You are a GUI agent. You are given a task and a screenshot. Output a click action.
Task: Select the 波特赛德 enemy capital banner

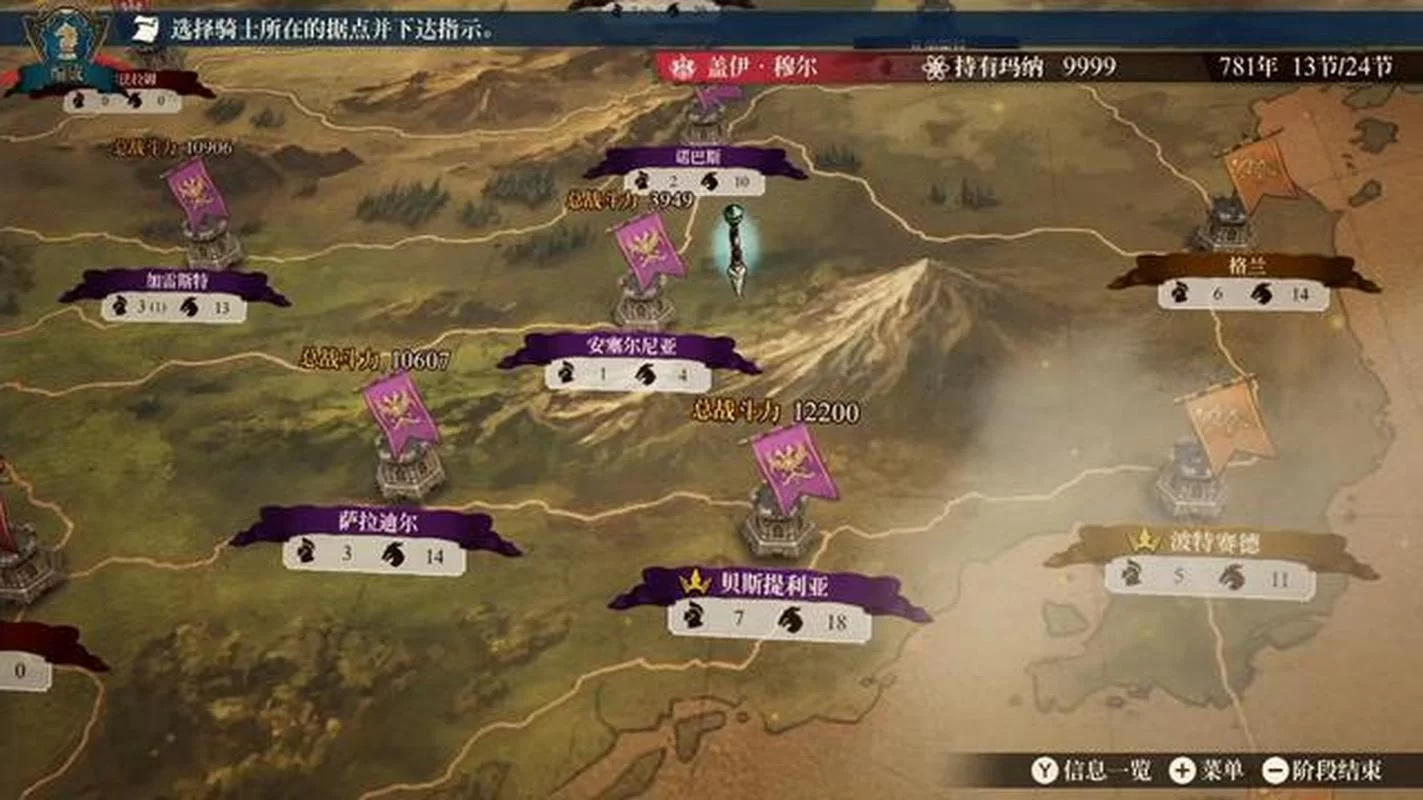tap(1211, 543)
